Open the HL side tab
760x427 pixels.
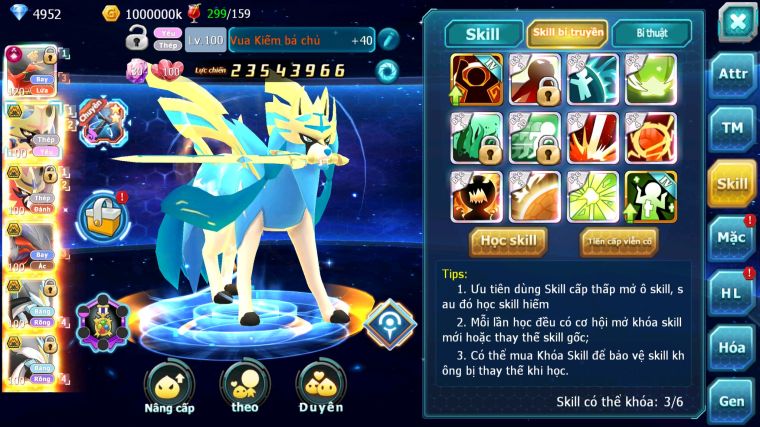tap(732, 292)
